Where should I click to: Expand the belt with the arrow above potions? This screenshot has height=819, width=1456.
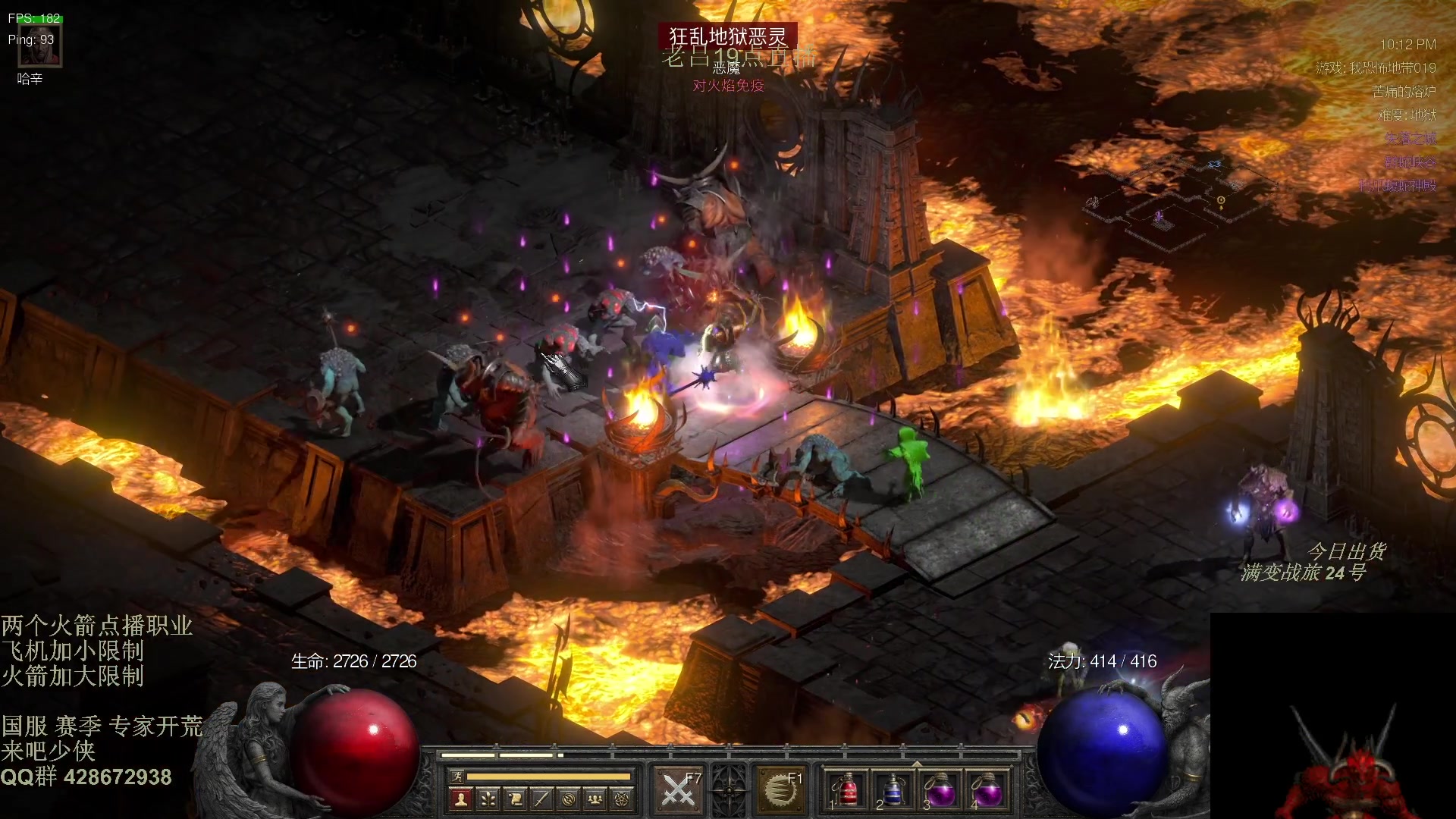917,764
